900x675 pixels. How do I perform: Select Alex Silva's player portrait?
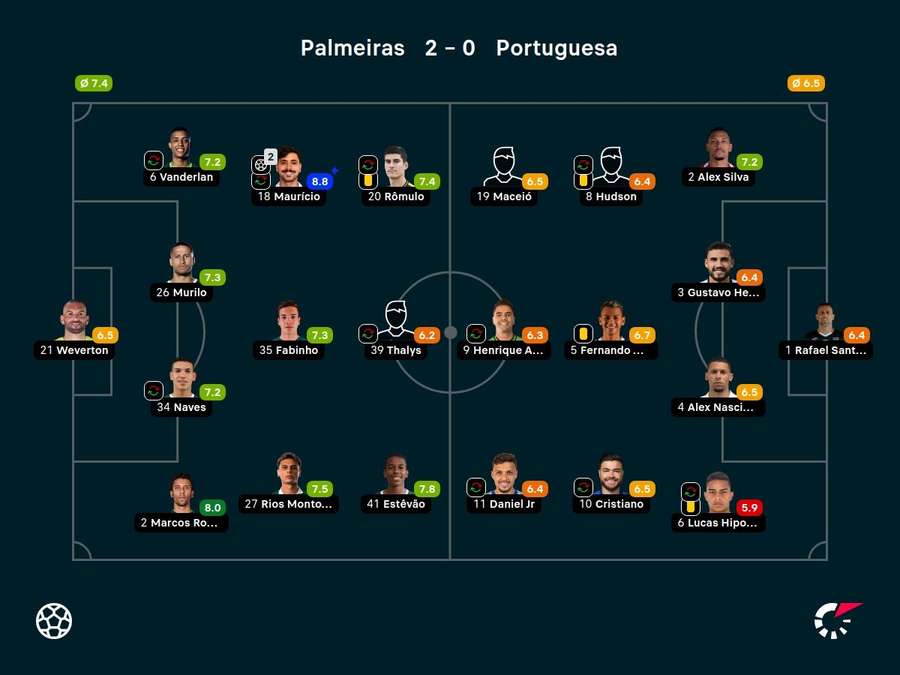coord(719,149)
